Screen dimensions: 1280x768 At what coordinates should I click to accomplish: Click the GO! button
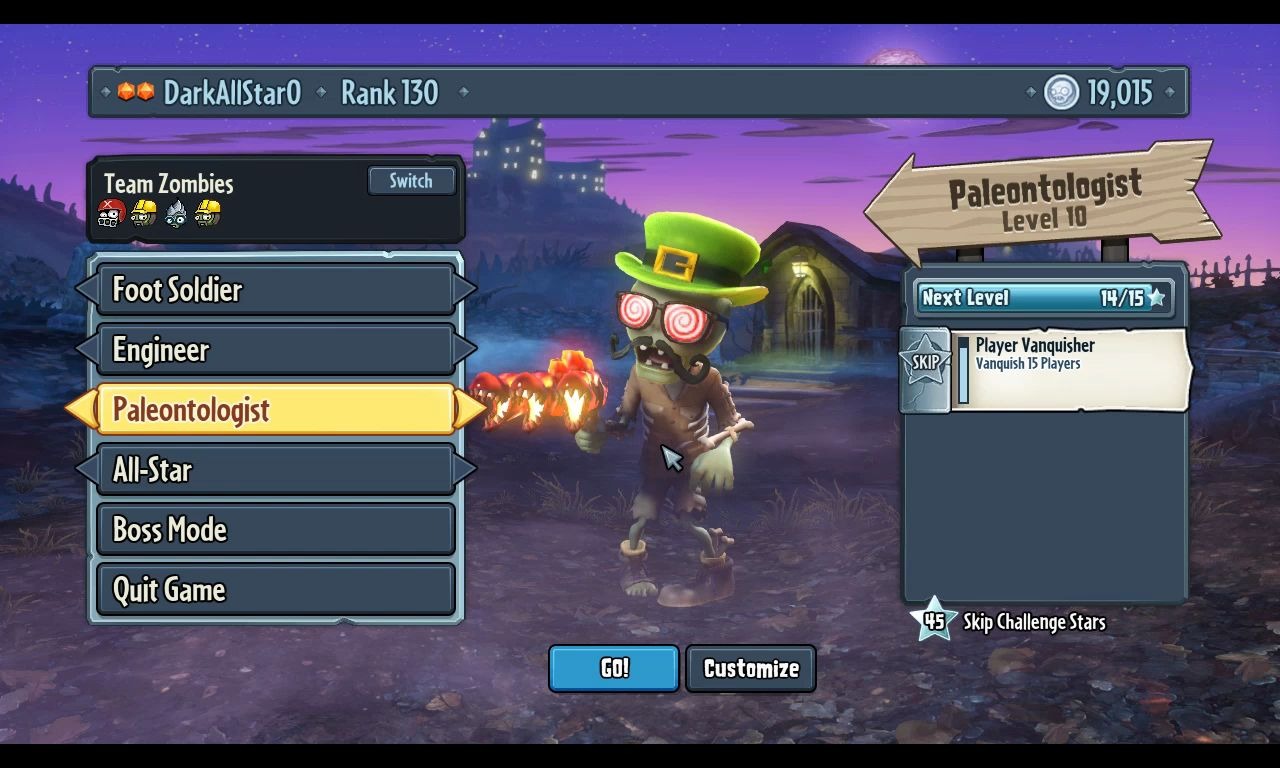pyautogui.click(x=614, y=668)
